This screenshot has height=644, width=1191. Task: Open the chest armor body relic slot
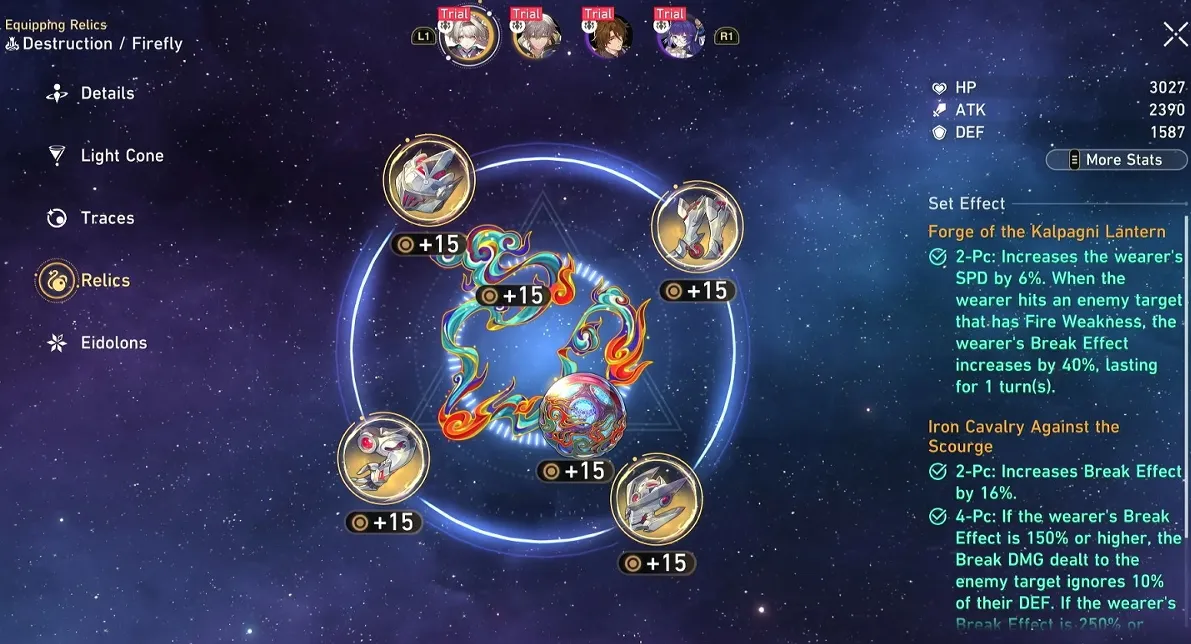[x=656, y=500]
